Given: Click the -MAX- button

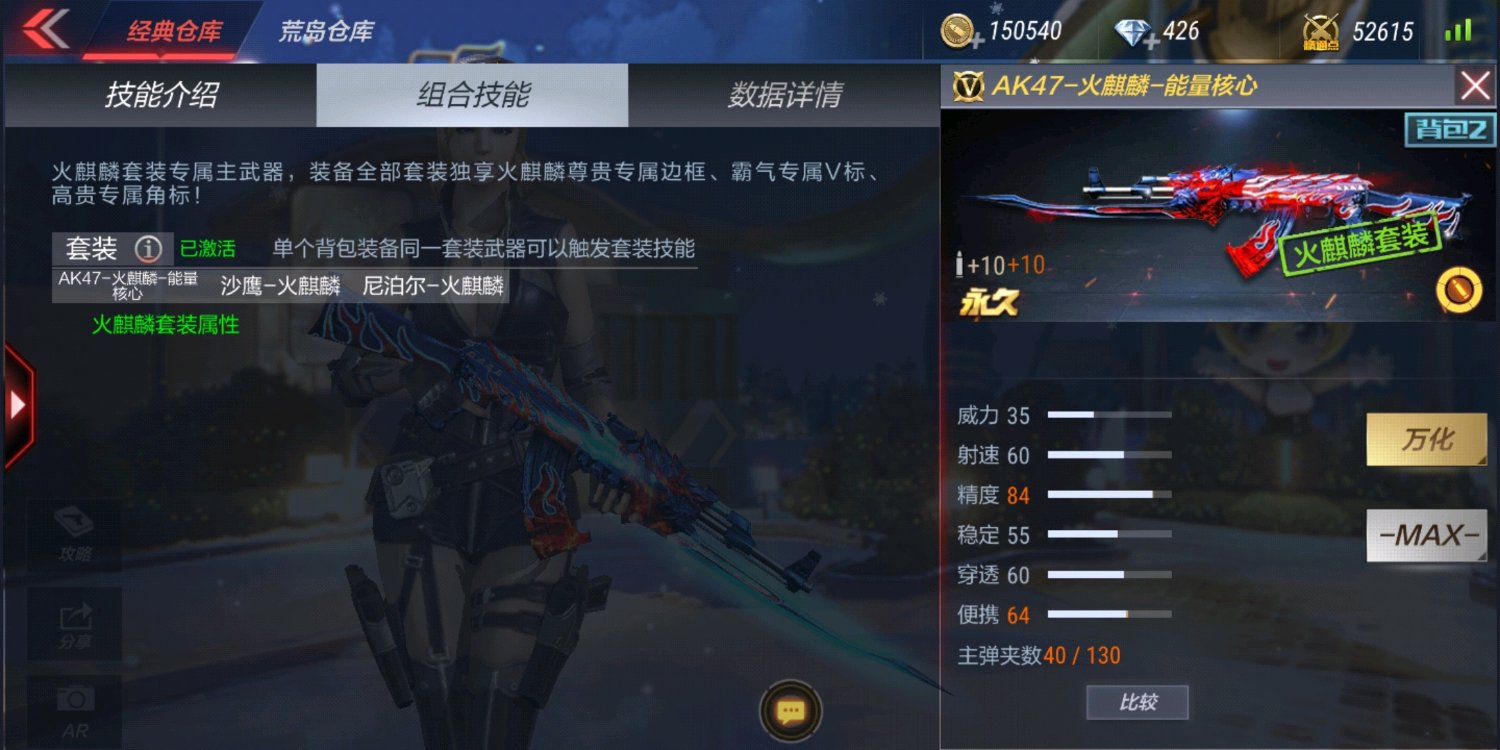Looking at the screenshot, I should (x=1426, y=535).
